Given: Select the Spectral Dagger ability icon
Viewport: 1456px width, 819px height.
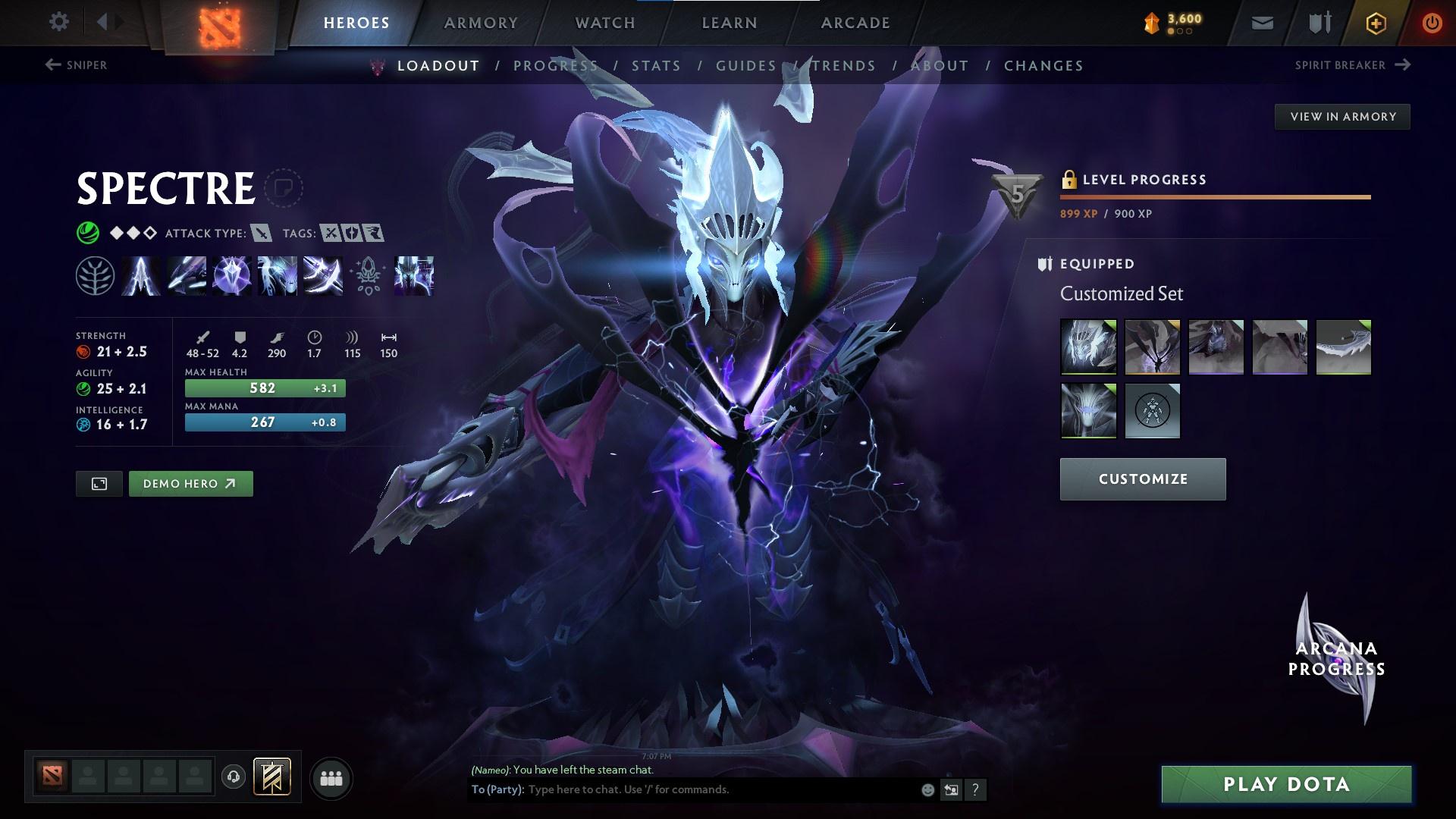Looking at the screenshot, I should [140, 276].
